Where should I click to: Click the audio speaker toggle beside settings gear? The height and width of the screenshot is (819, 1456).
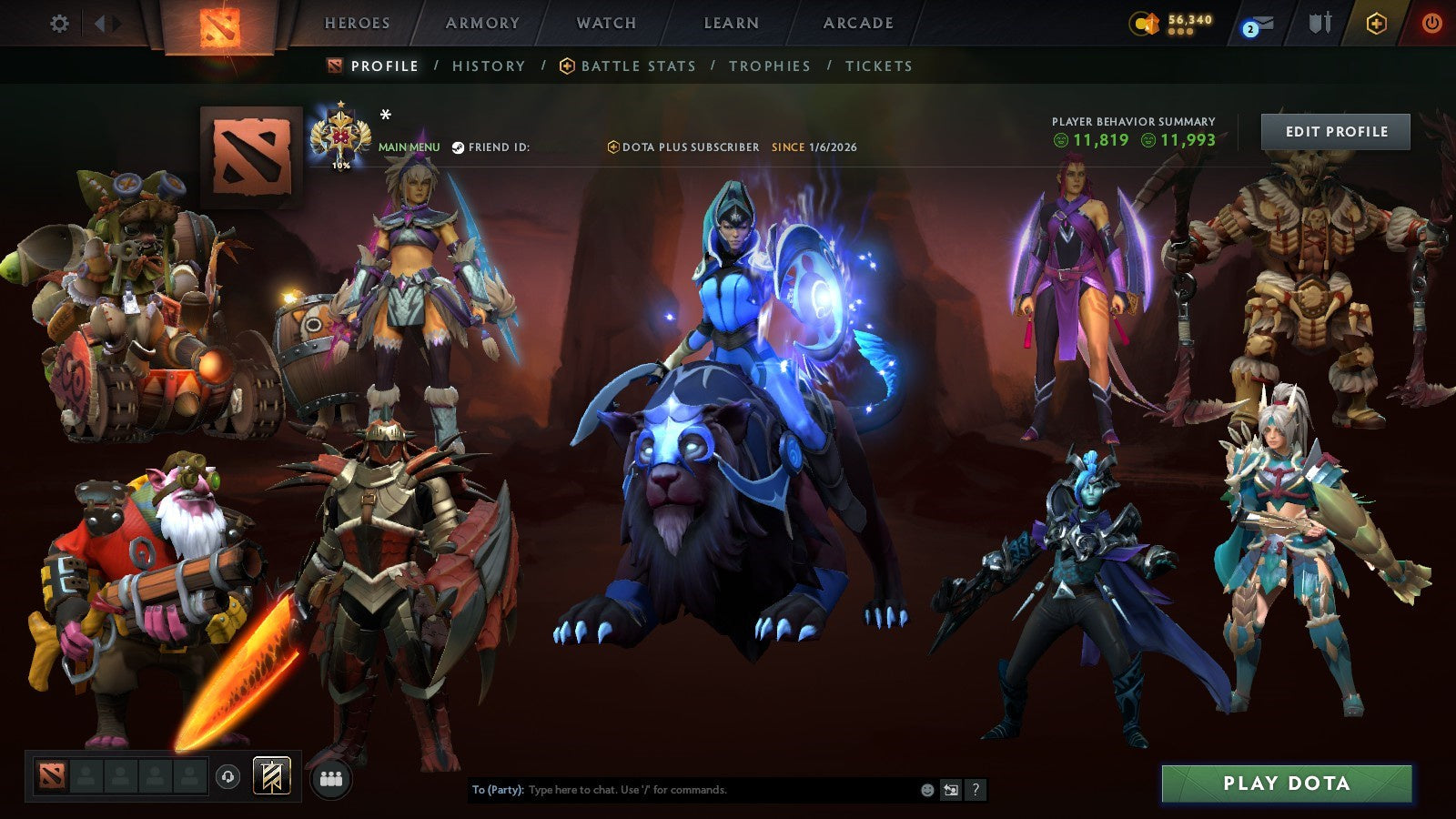100,24
